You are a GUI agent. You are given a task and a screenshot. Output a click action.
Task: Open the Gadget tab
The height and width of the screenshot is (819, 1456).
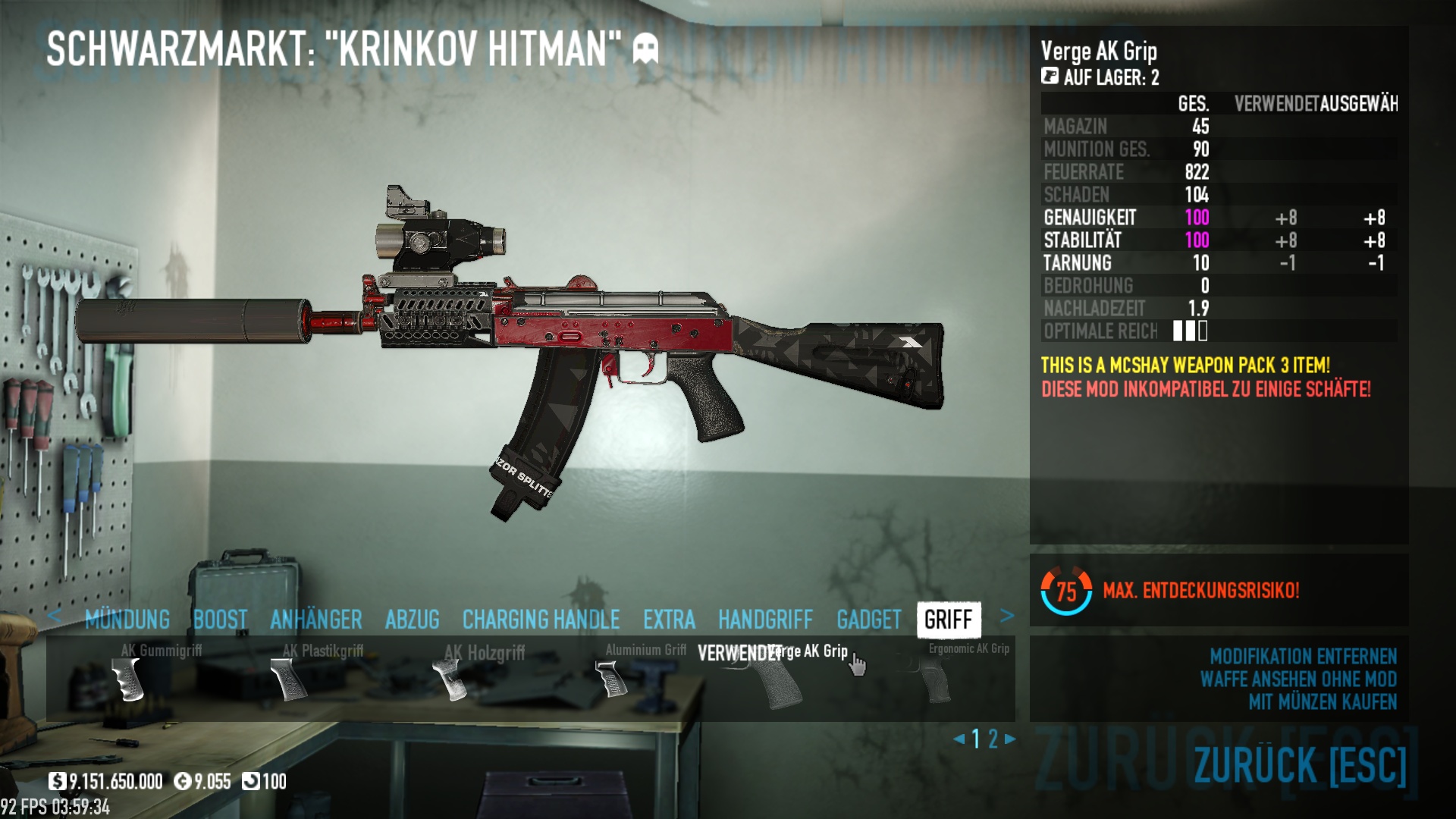868,620
